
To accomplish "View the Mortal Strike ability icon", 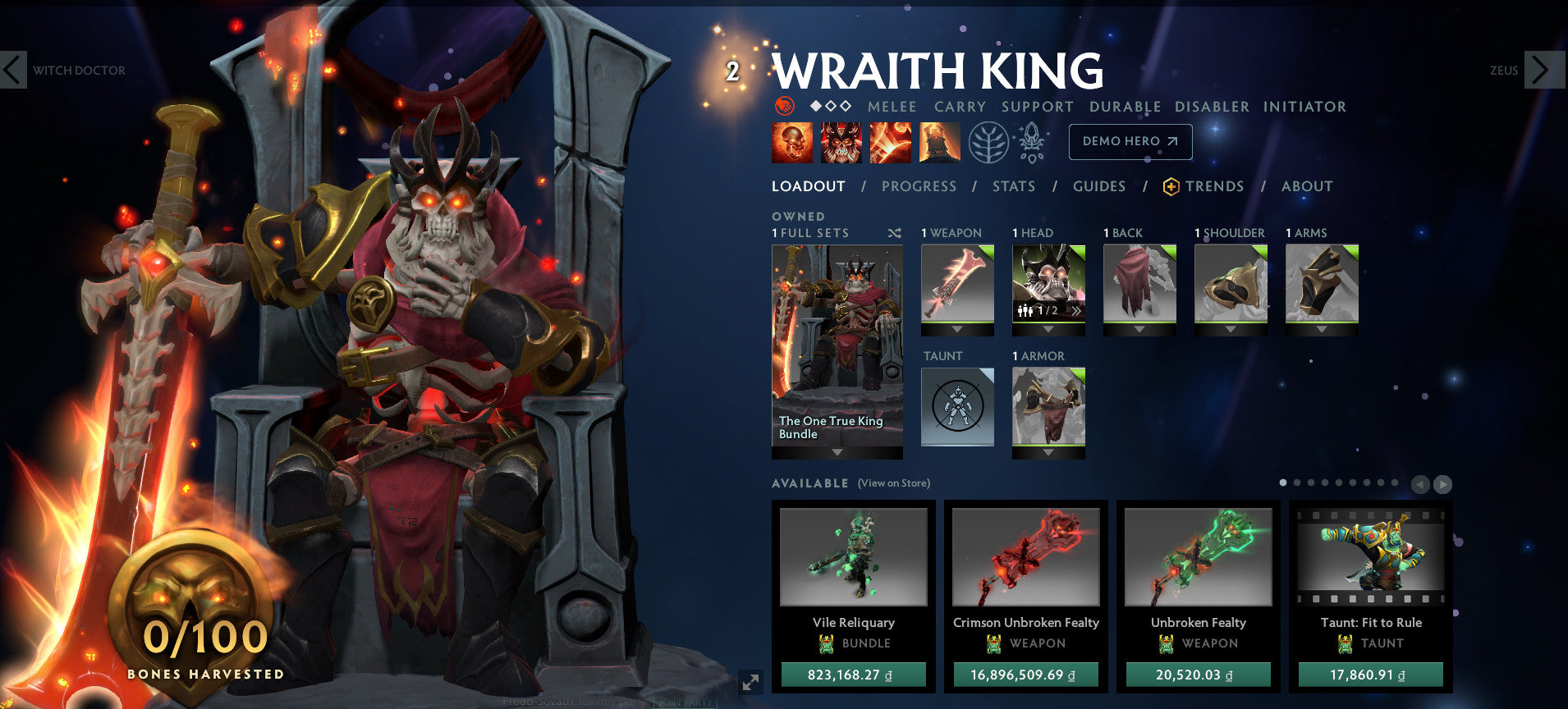I will 890,142.
